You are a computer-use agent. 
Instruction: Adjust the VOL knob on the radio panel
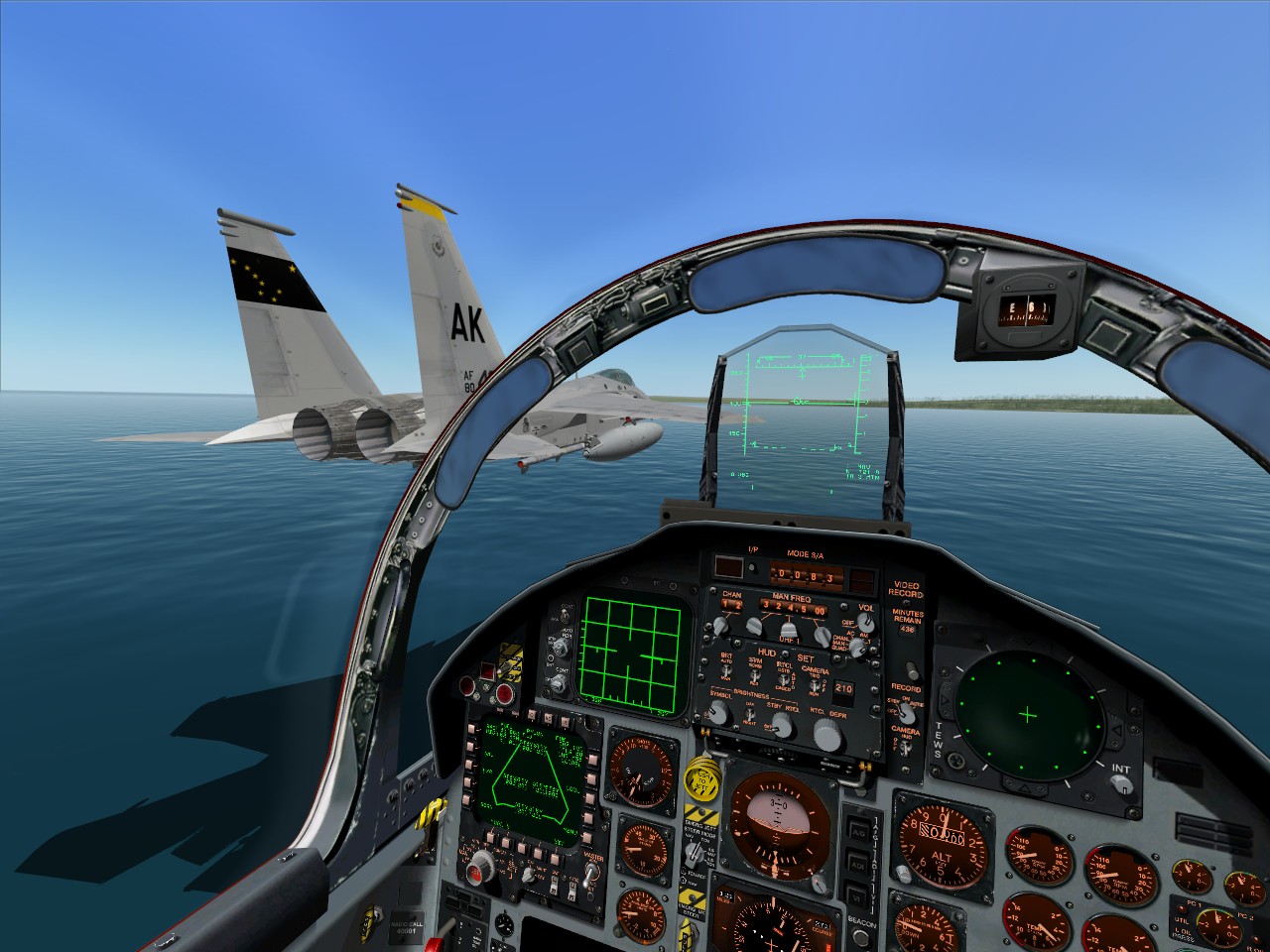coord(864,624)
